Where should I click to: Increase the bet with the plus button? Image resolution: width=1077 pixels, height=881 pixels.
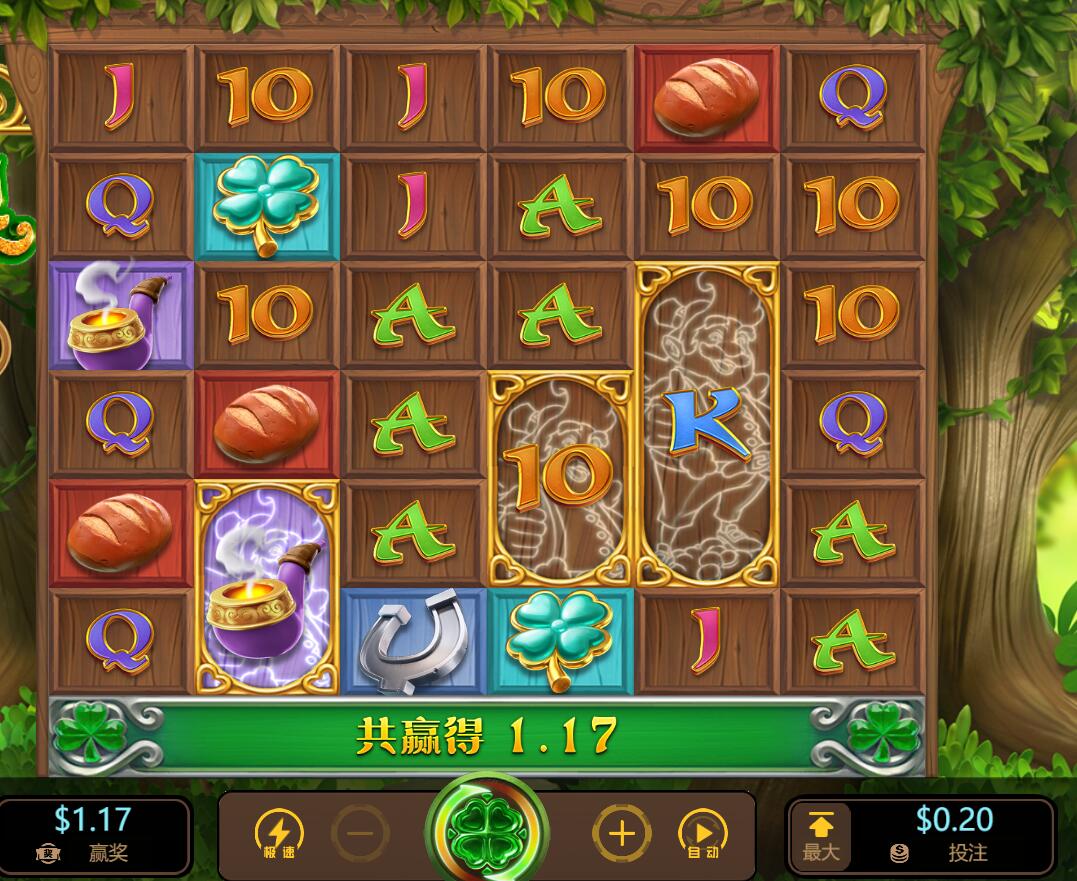tap(621, 833)
